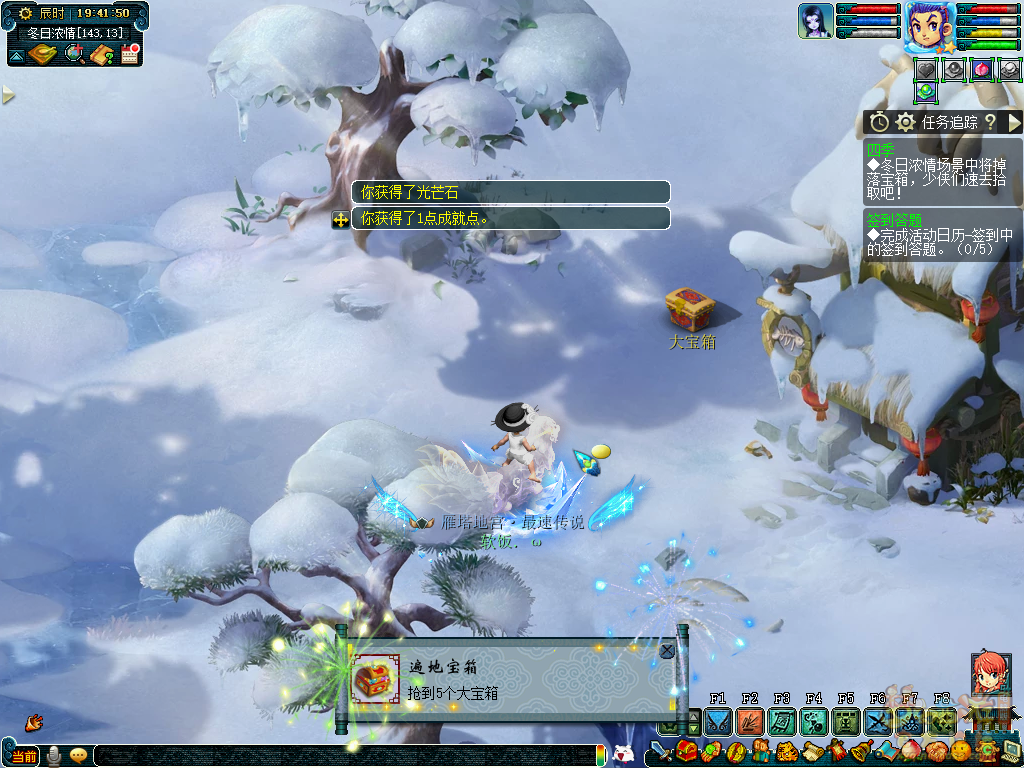Activate the F6 crossed swords skill
This screenshot has height=768, width=1024.
(x=878, y=721)
